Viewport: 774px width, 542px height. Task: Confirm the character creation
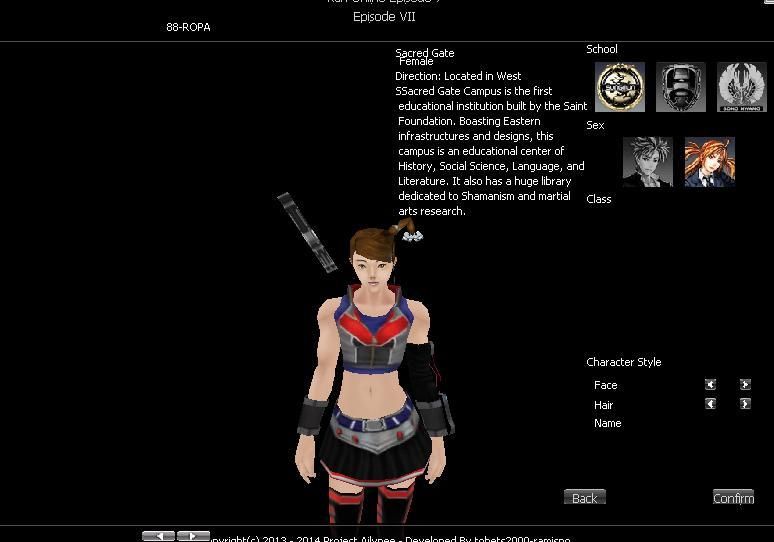coord(733,497)
